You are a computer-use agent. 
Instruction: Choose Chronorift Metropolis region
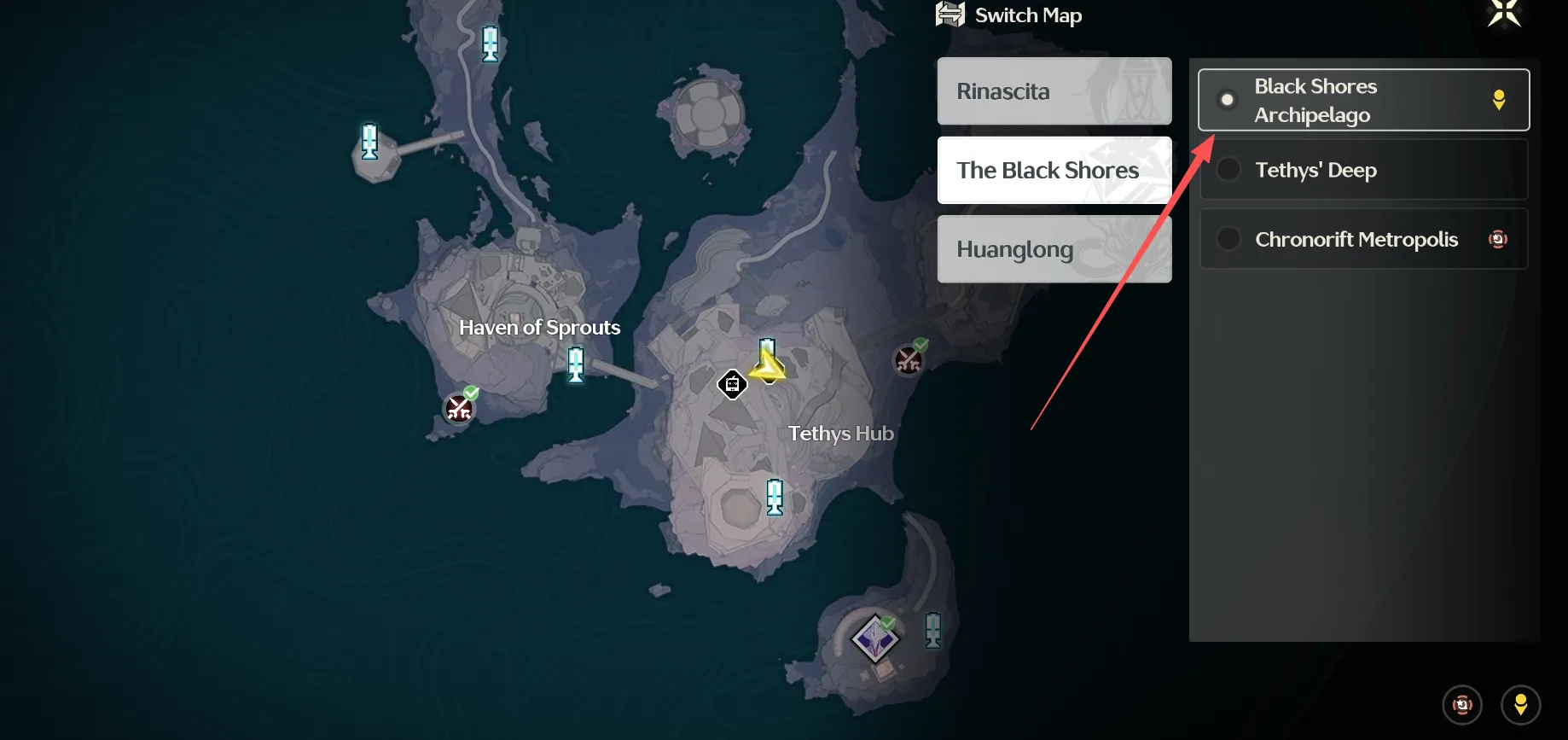point(1363,239)
